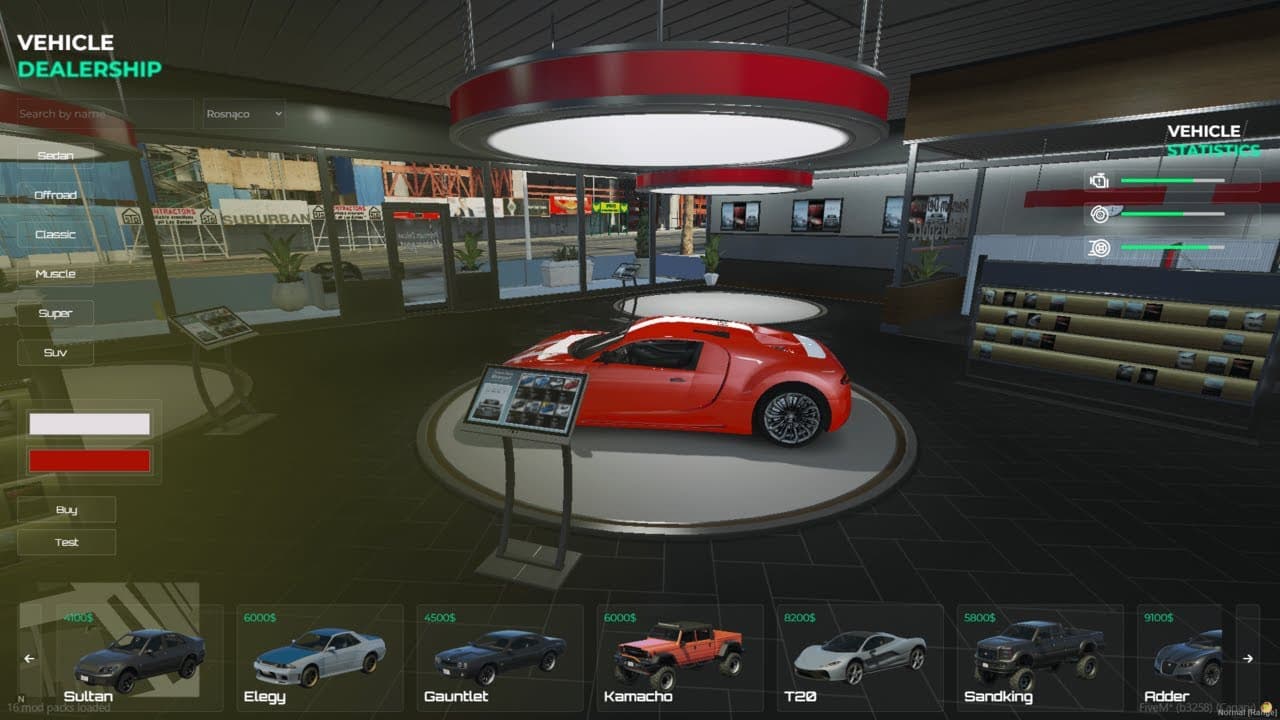Select the Sedan vehicle category
Screen dimensions: 1280x720
(58, 155)
